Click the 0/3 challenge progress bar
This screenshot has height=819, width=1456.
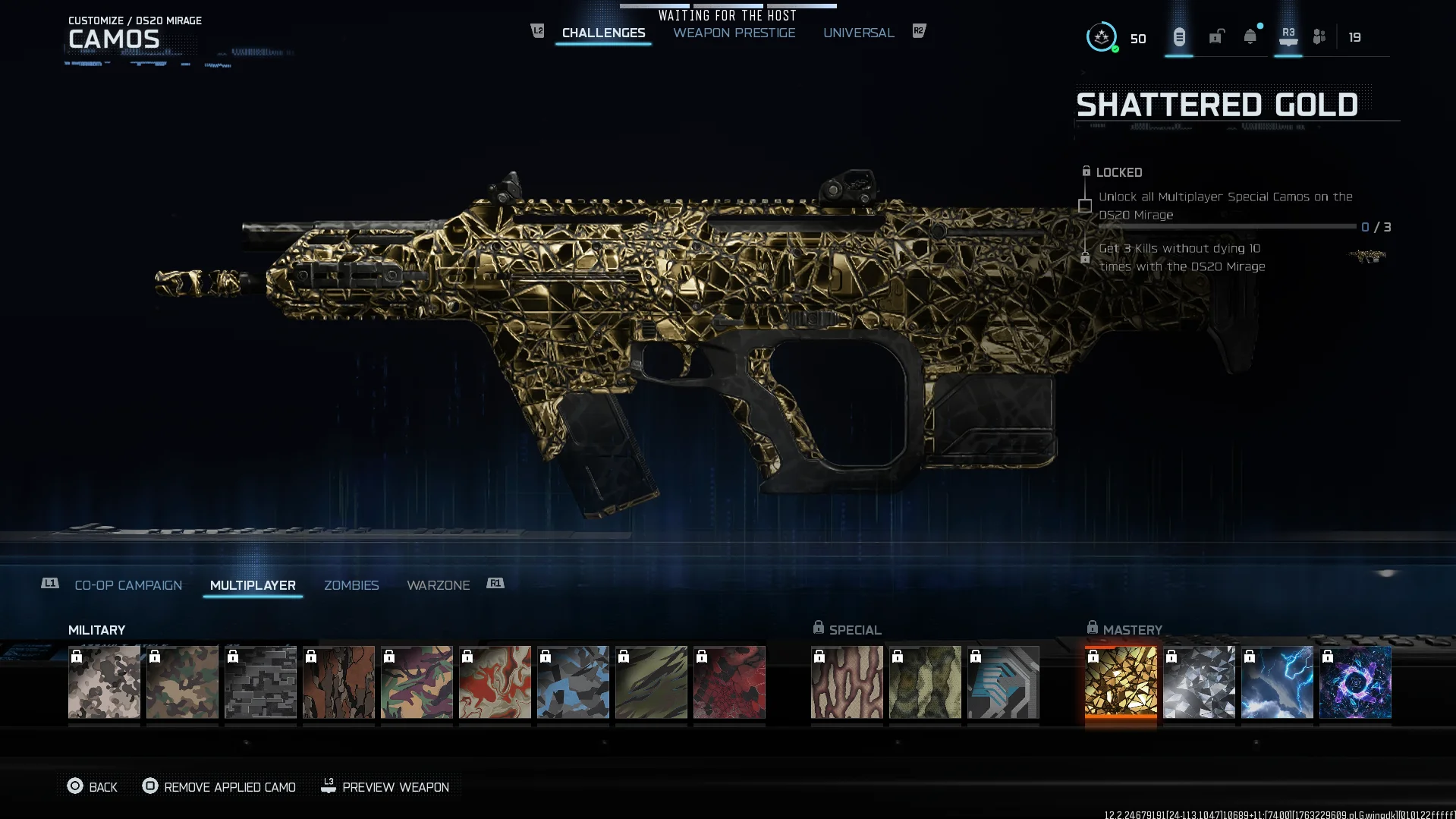pyautogui.click(x=1228, y=226)
